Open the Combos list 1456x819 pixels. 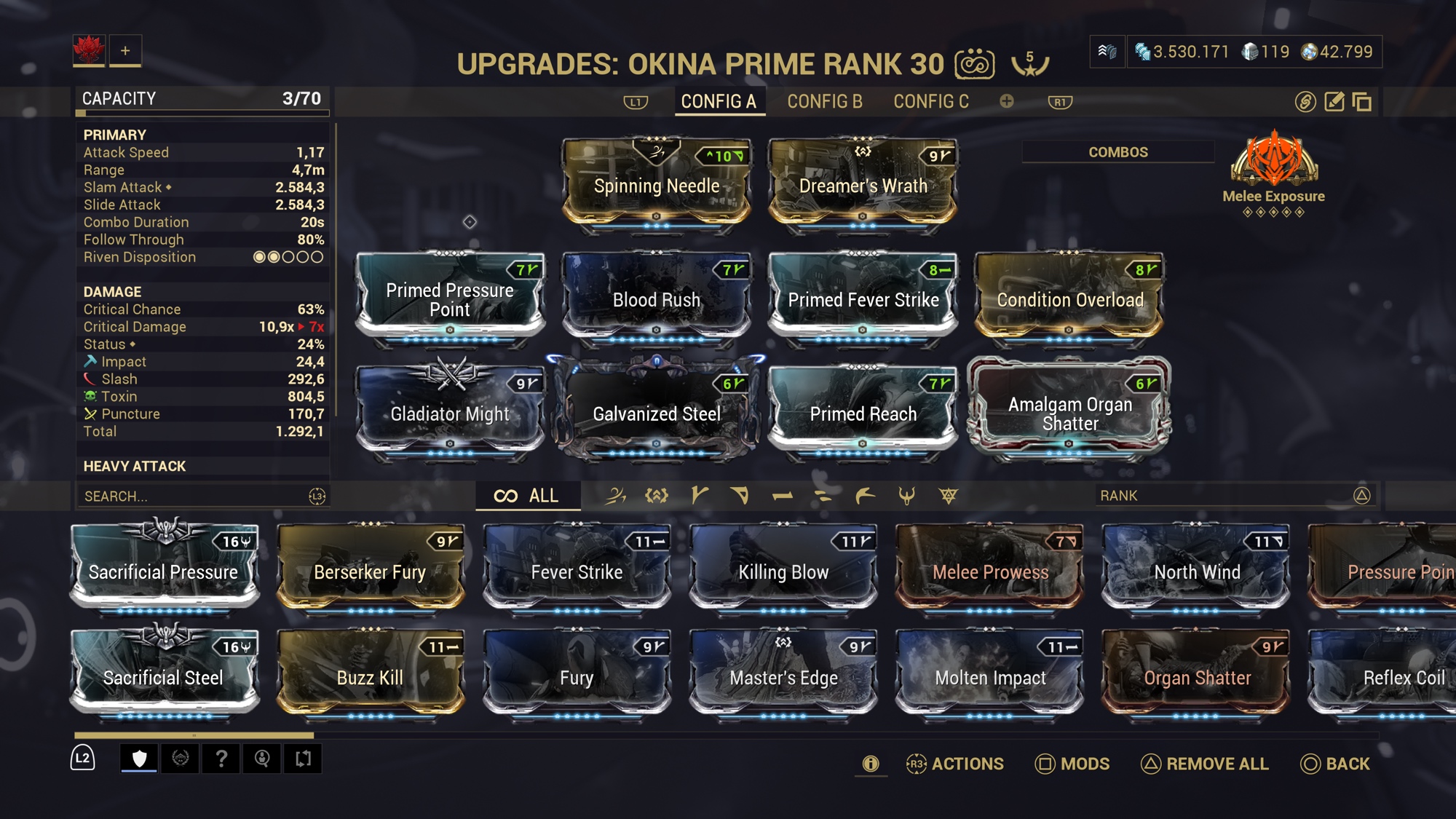click(1117, 152)
